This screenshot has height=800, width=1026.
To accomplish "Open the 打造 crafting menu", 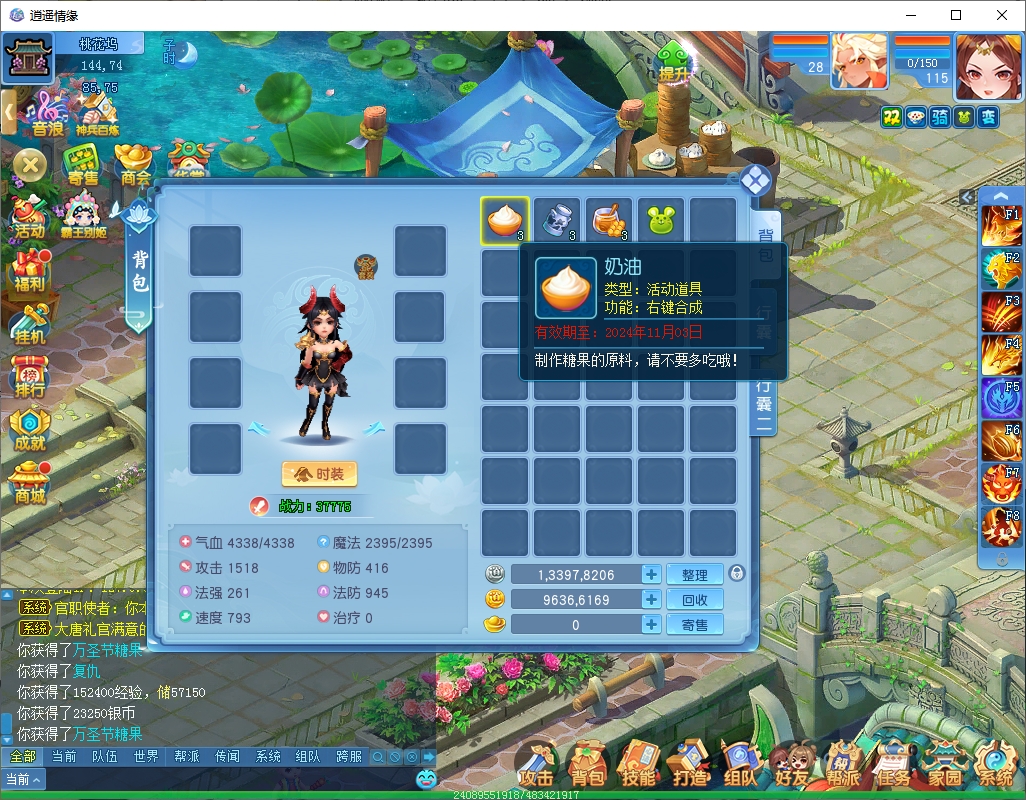I will pos(689,765).
